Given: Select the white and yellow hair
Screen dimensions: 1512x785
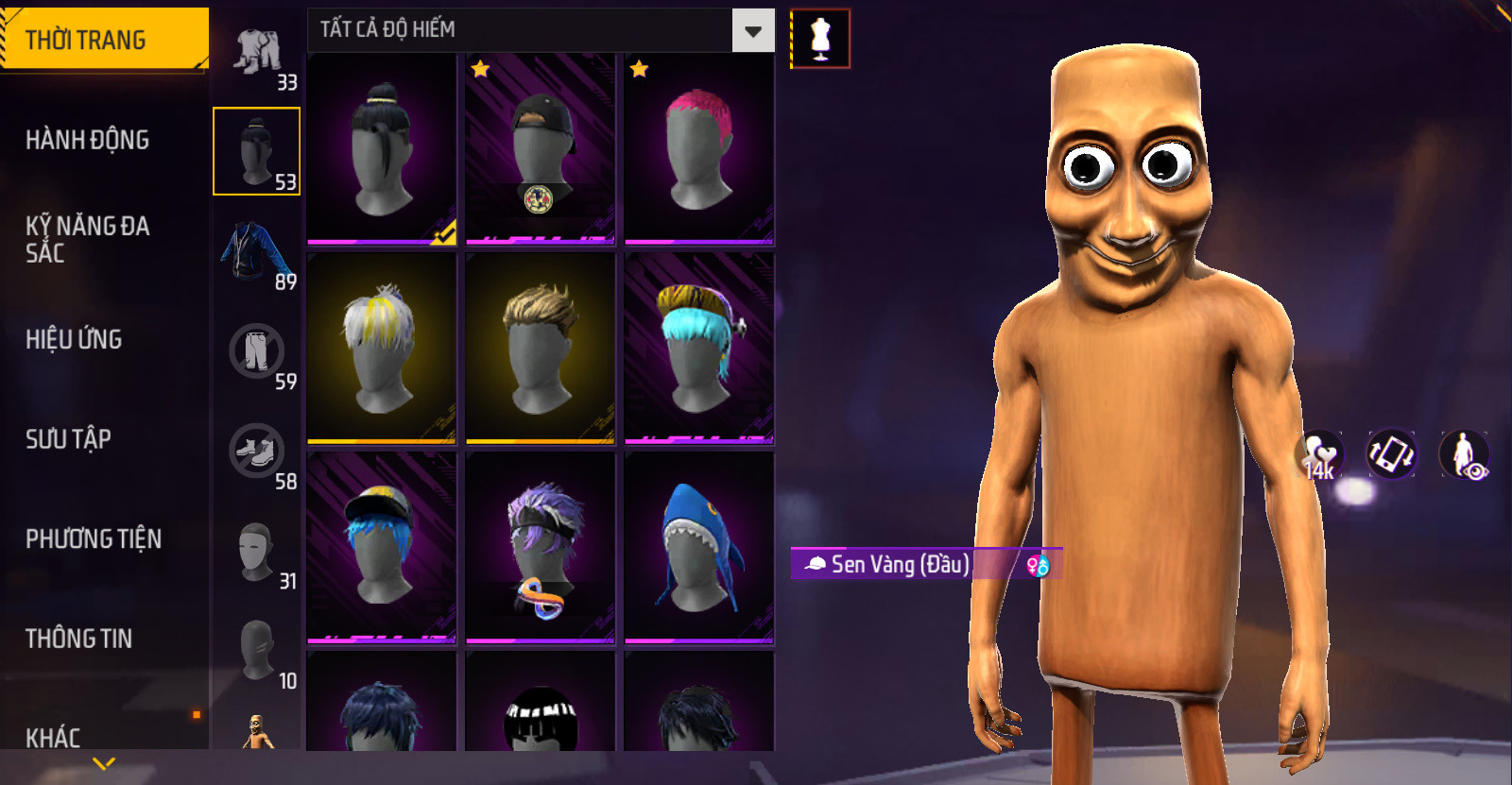Looking at the screenshot, I should 382,348.
